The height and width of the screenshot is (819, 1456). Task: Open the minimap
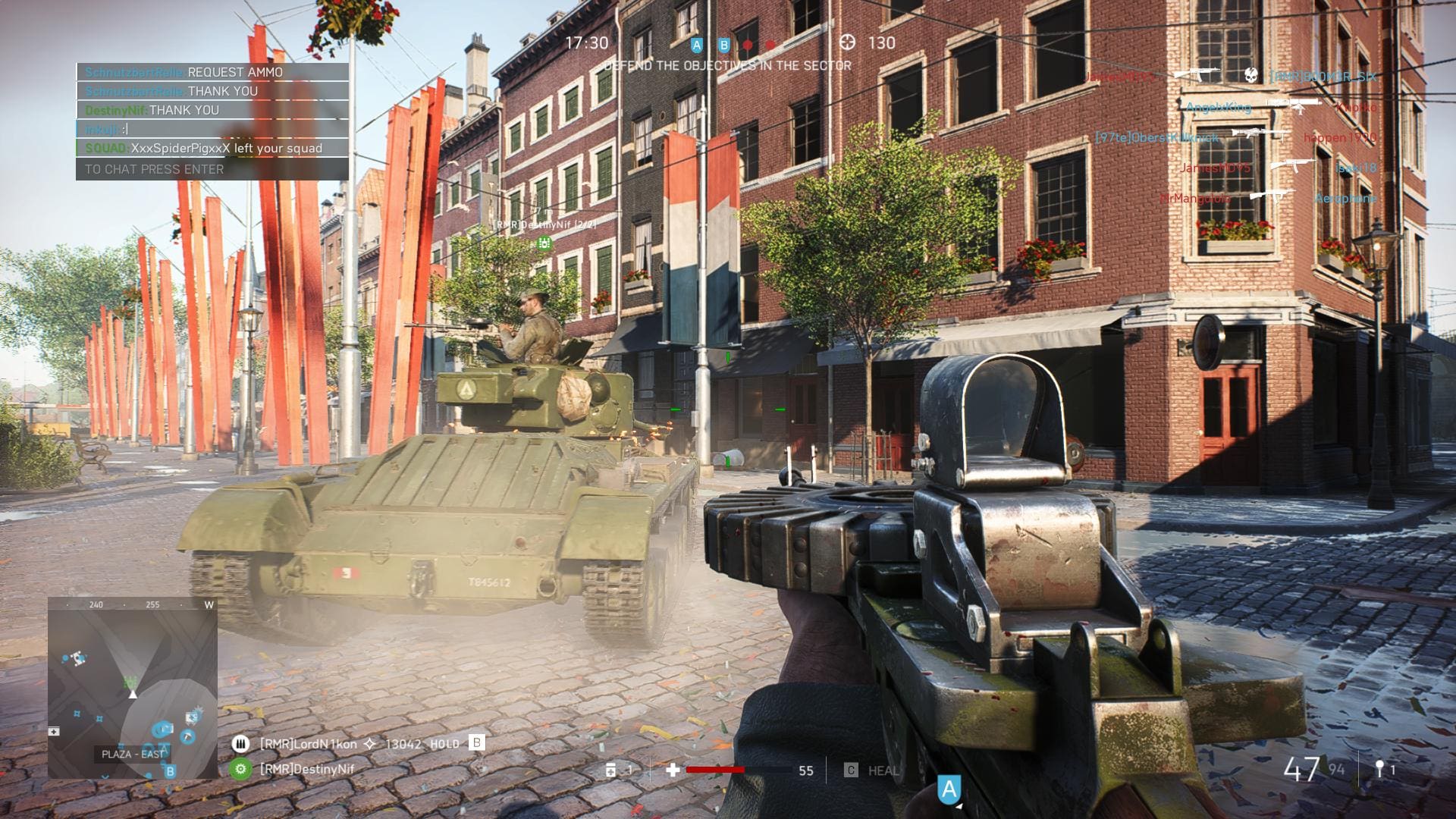133,687
